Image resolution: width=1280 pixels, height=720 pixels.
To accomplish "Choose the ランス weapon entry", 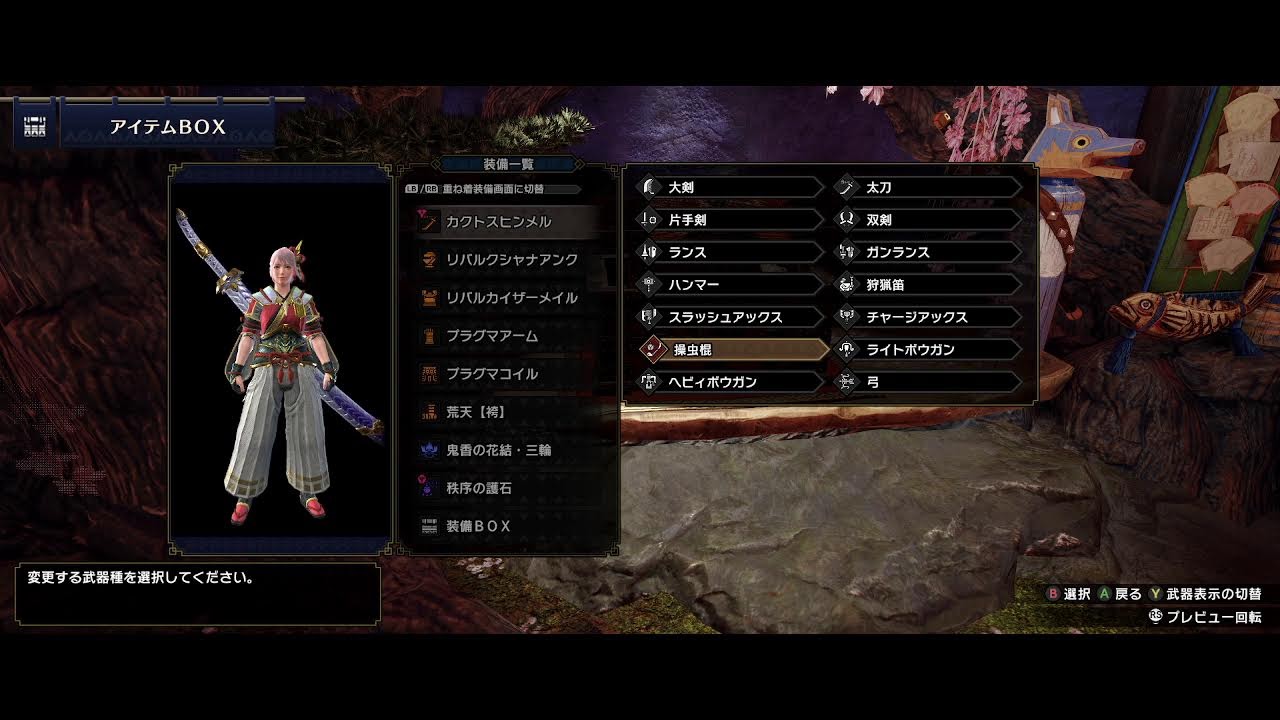I will click(x=730, y=252).
